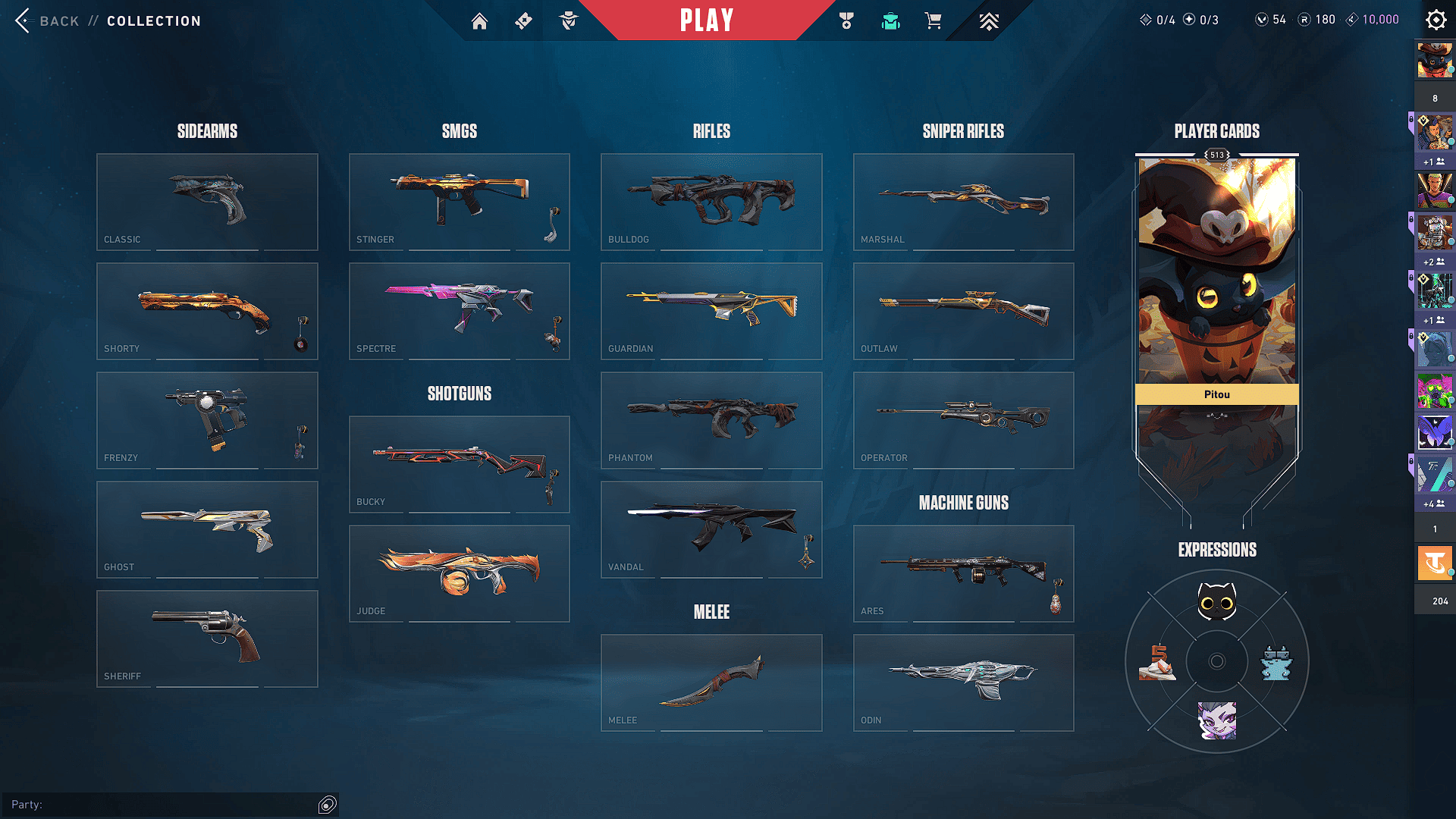1456x819 pixels.
Task: Open the Melee knife slot
Action: 711,682
